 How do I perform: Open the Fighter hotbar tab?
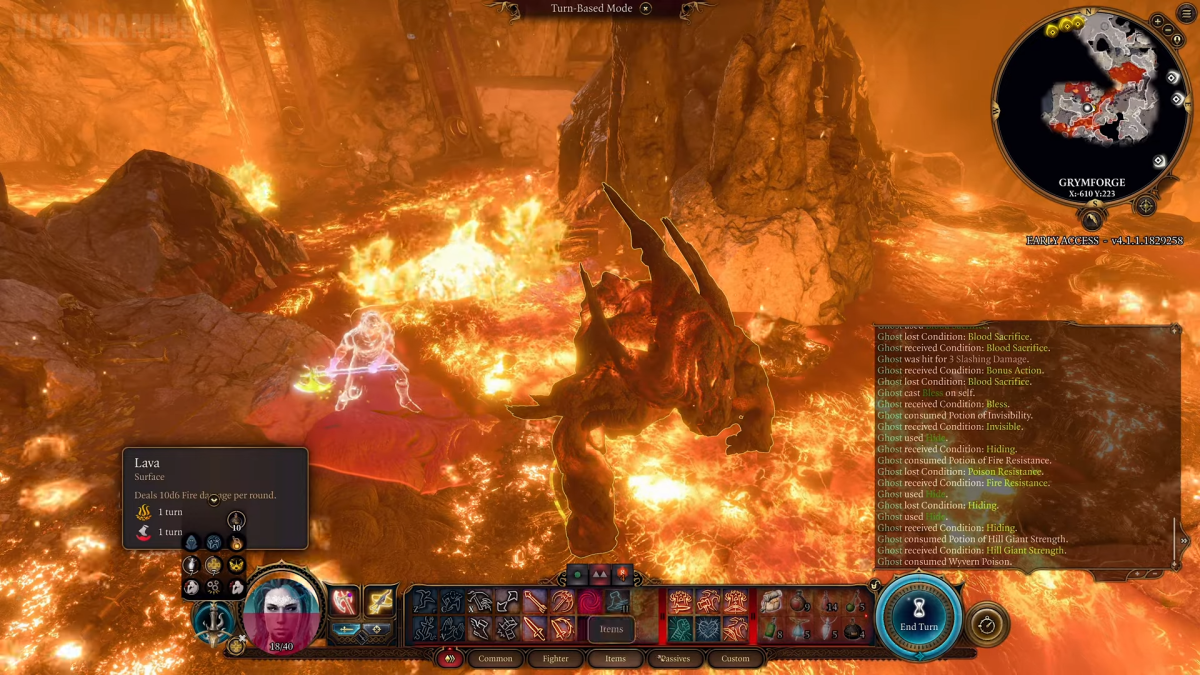click(x=555, y=658)
